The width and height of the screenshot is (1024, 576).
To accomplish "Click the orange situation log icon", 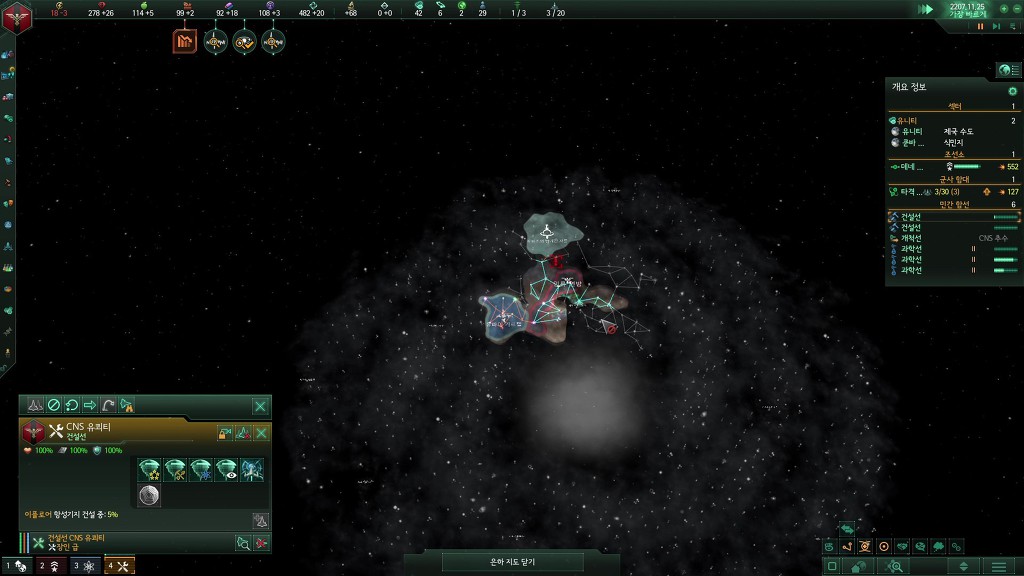I will pyautogui.click(x=185, y=42).
